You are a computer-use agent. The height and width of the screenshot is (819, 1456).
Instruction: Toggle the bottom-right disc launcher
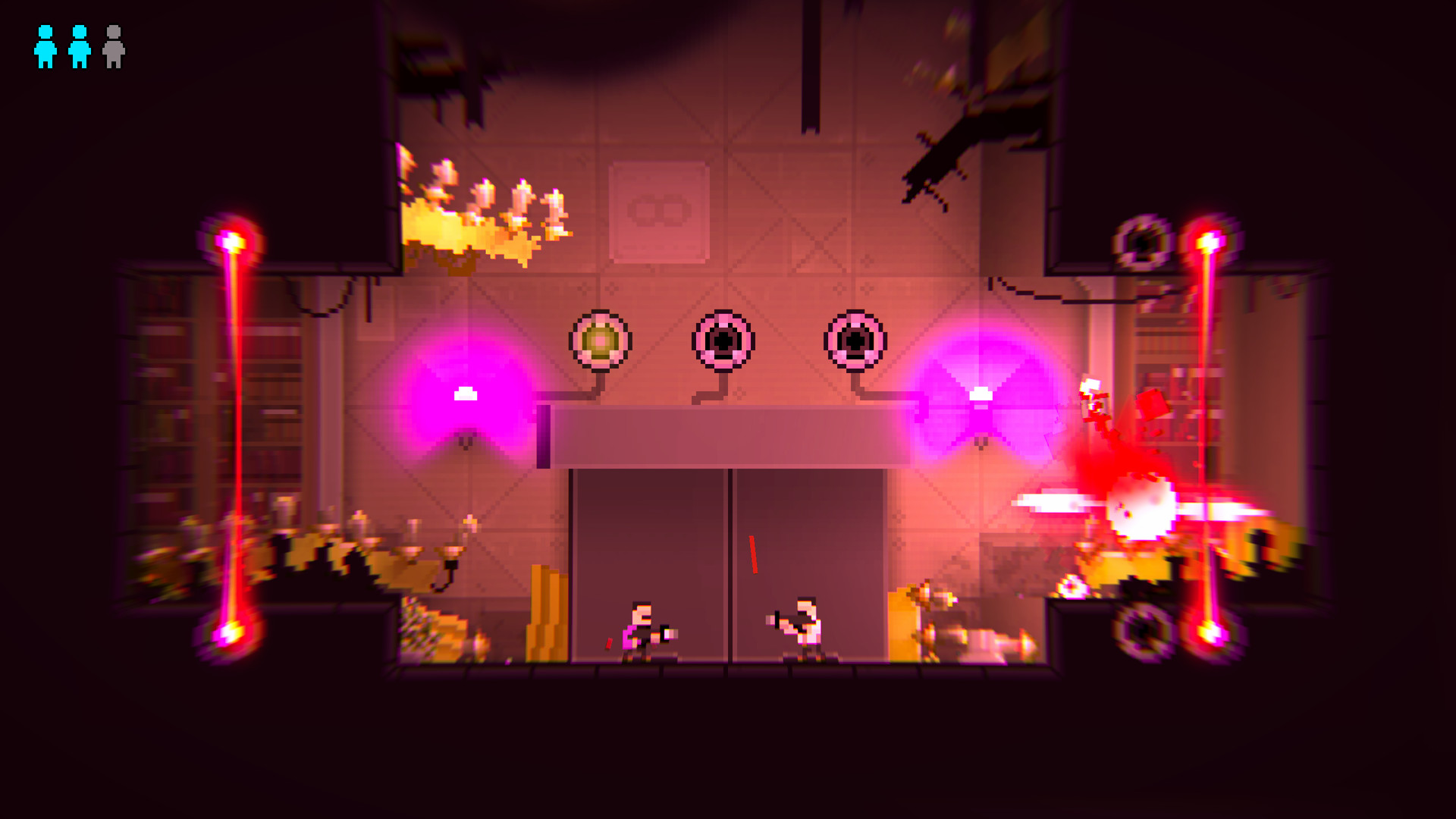click(1143, 633)
